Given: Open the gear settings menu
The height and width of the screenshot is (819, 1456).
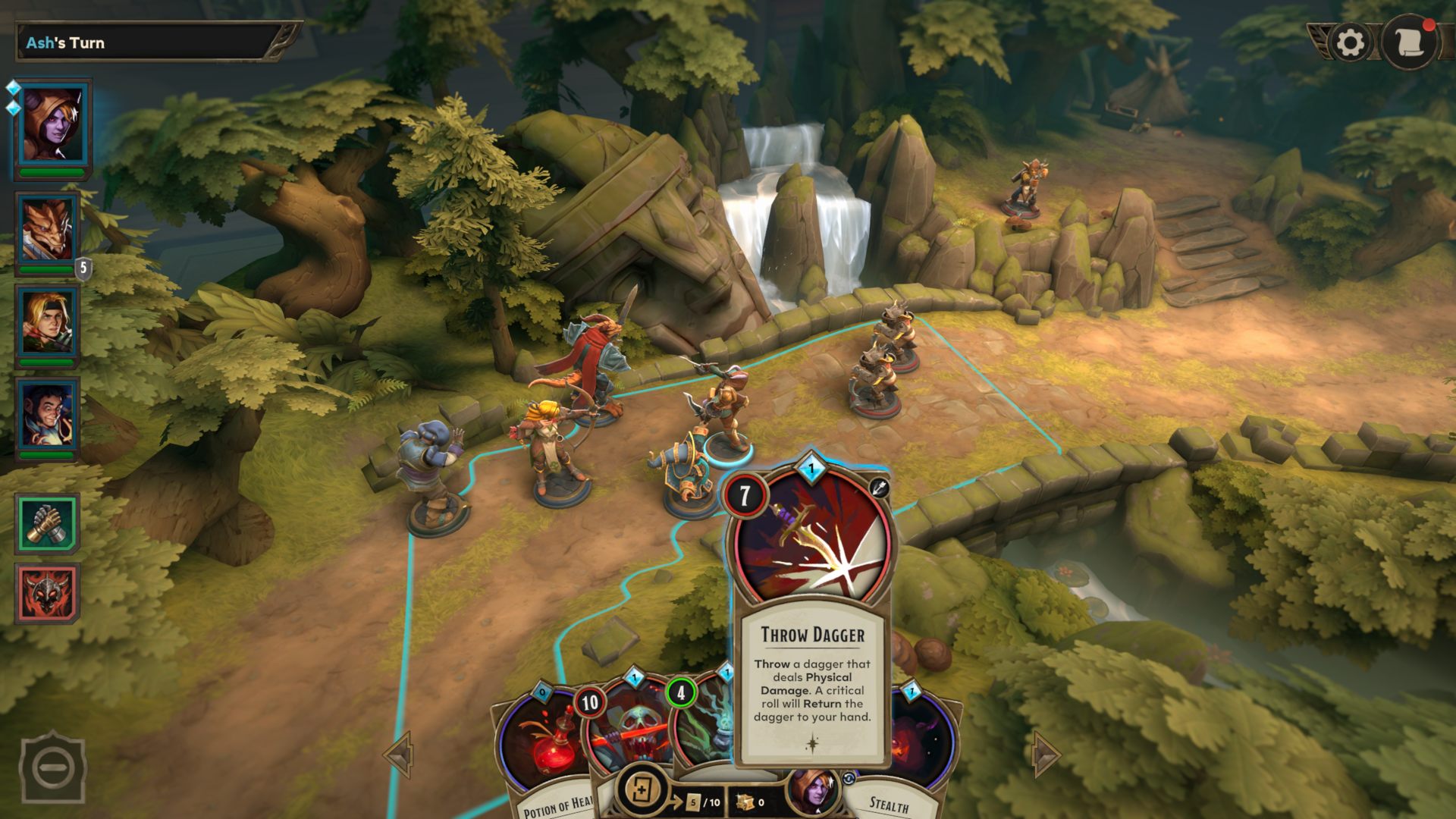Looking at the screenshot, I should 1350,43.
